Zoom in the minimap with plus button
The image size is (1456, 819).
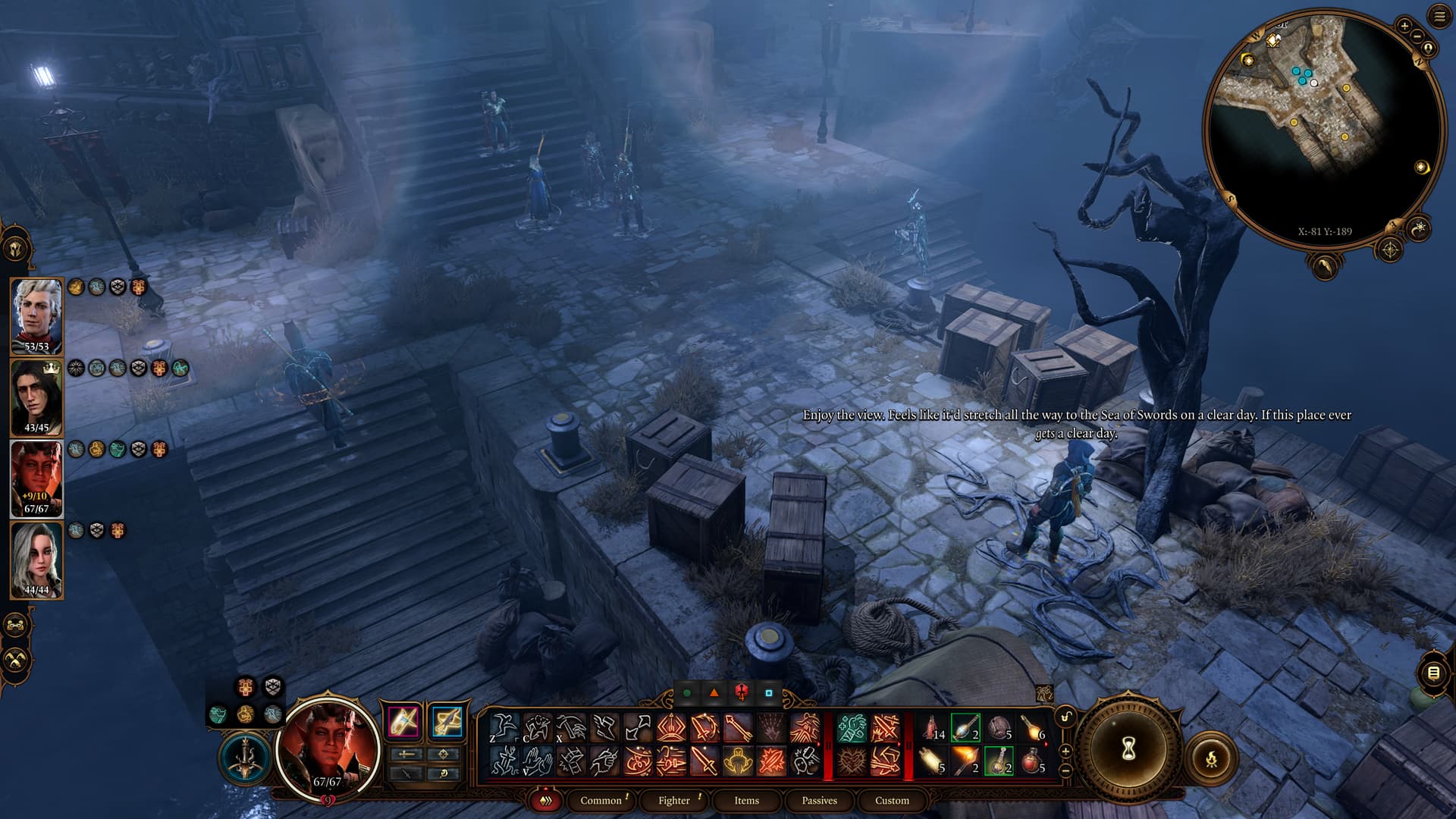point(1404,26)
